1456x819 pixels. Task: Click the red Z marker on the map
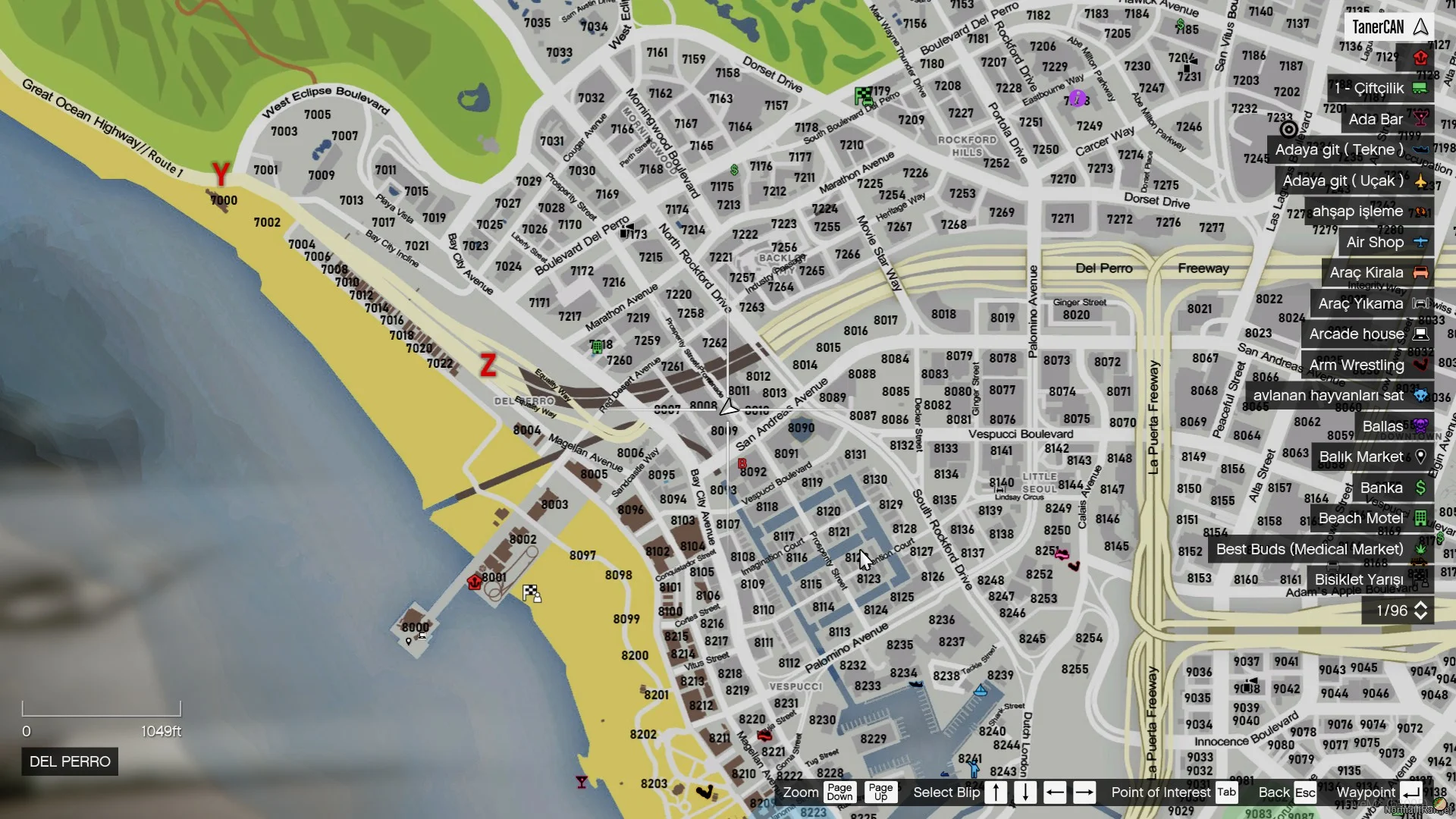(488, 365)
